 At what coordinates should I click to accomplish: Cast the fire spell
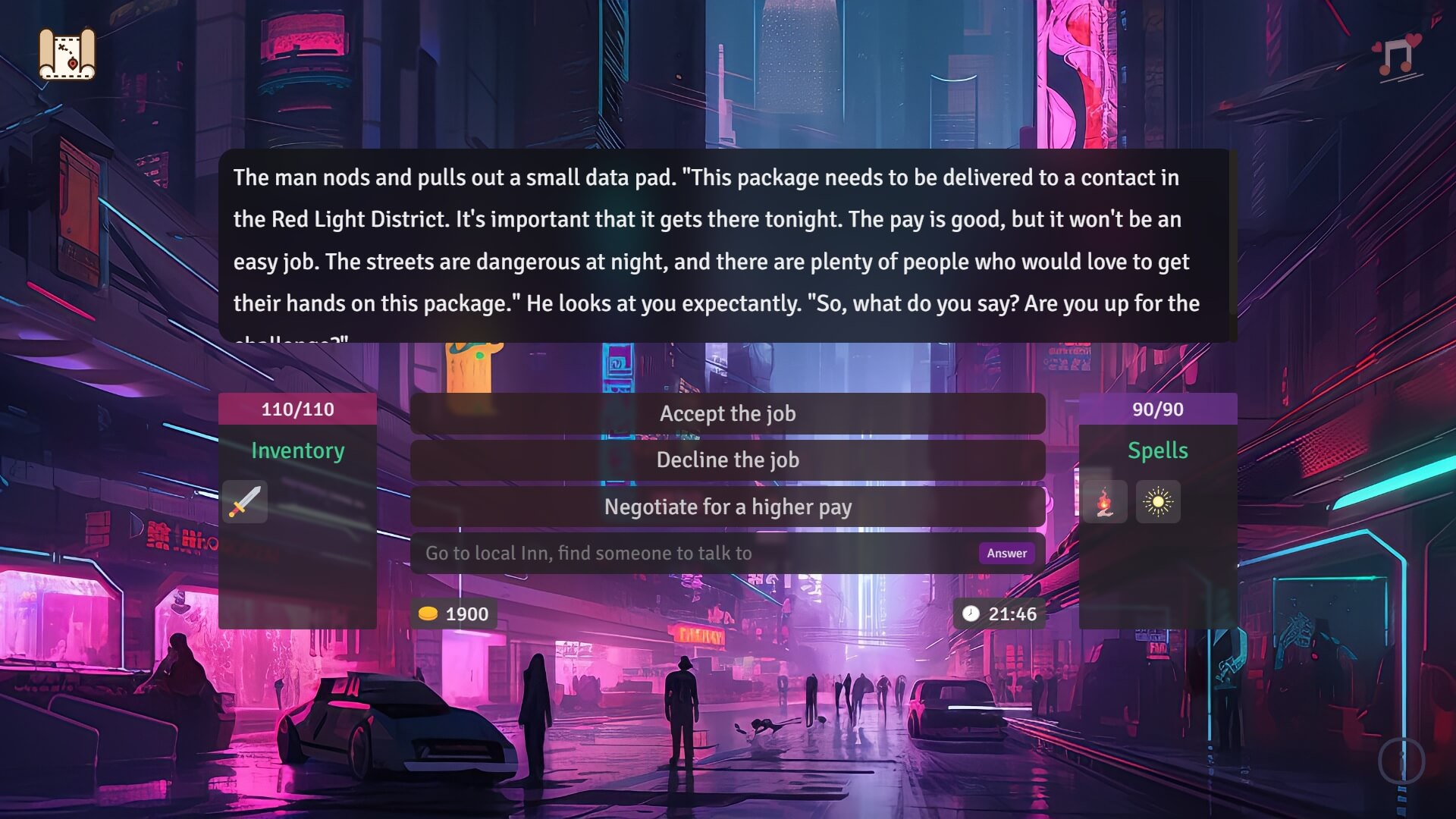pos(1105,502)
